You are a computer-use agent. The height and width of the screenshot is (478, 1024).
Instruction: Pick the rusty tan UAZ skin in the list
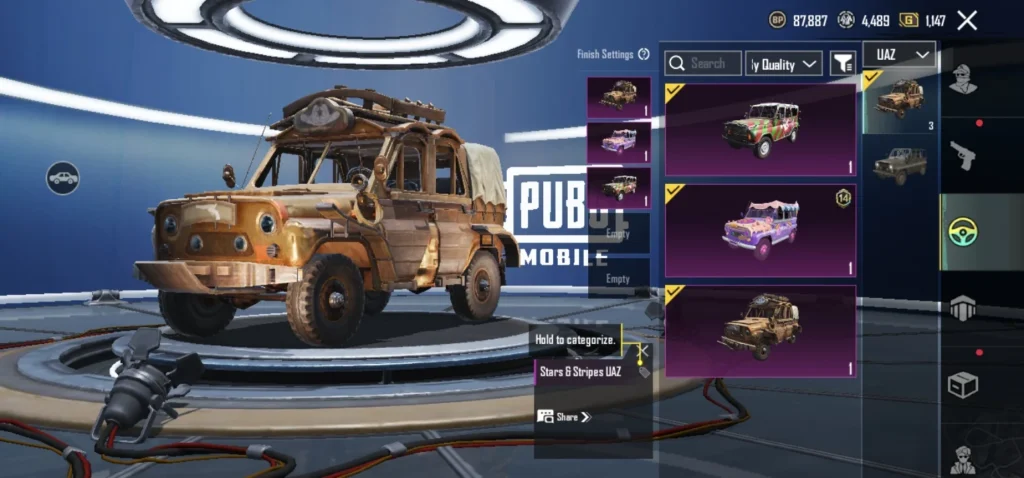click(x=760, y=331)
